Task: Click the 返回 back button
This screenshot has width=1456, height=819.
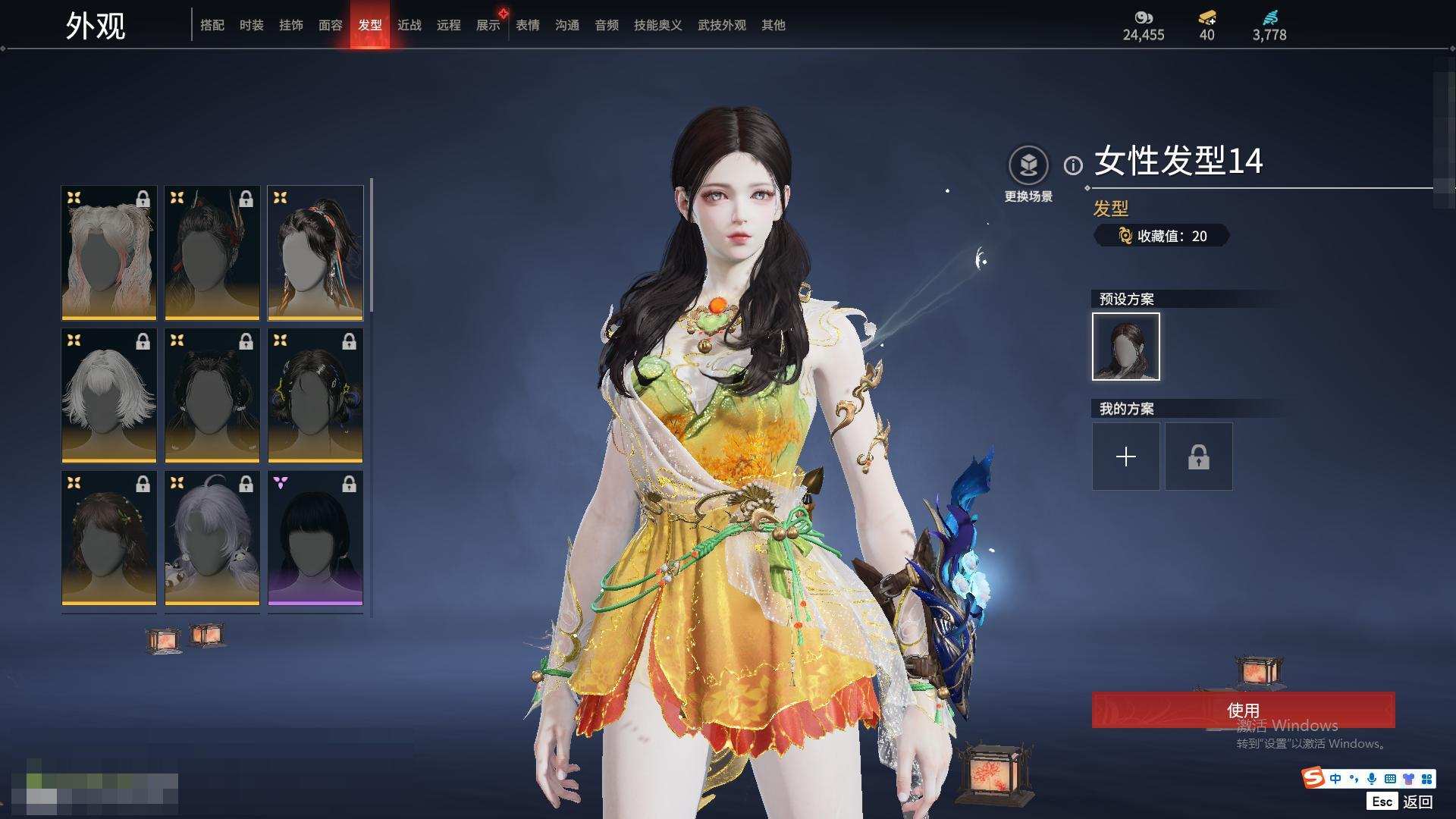Action: point(1417,802)
